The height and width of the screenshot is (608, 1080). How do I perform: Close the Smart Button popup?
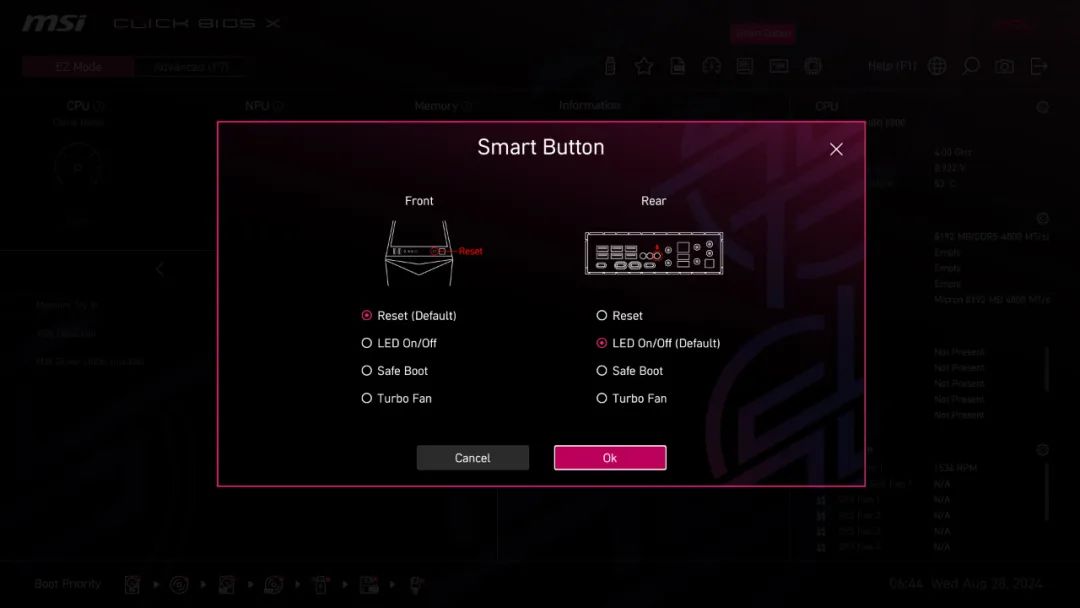(x=836, y=149)
